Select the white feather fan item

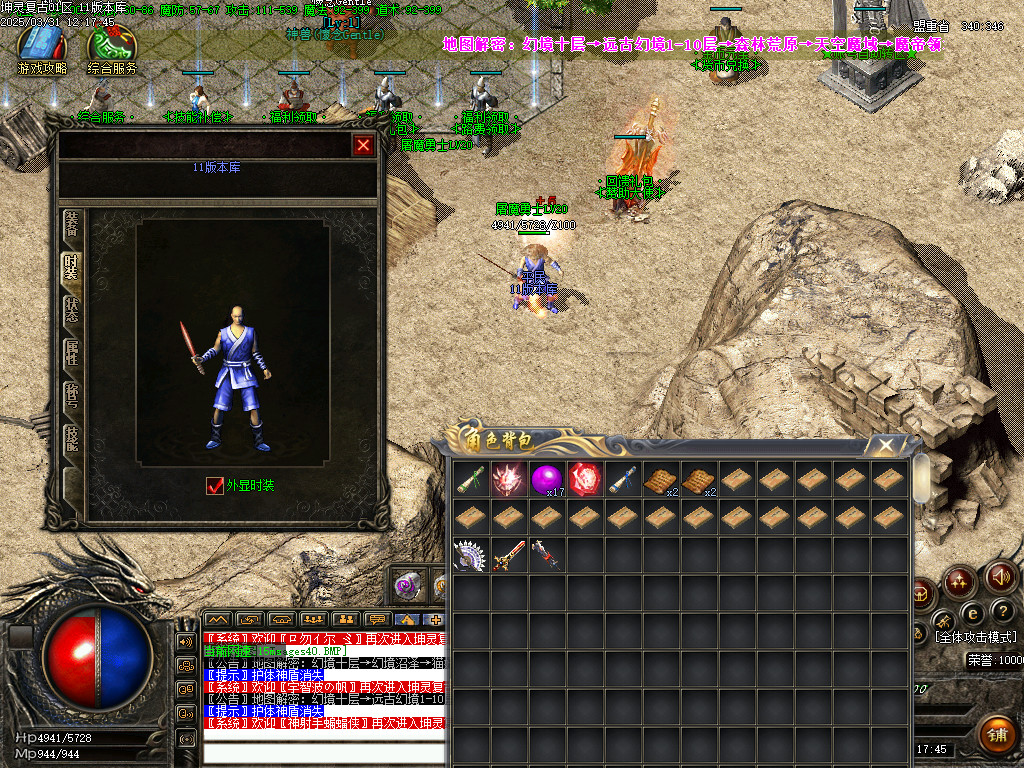[470, 555]
